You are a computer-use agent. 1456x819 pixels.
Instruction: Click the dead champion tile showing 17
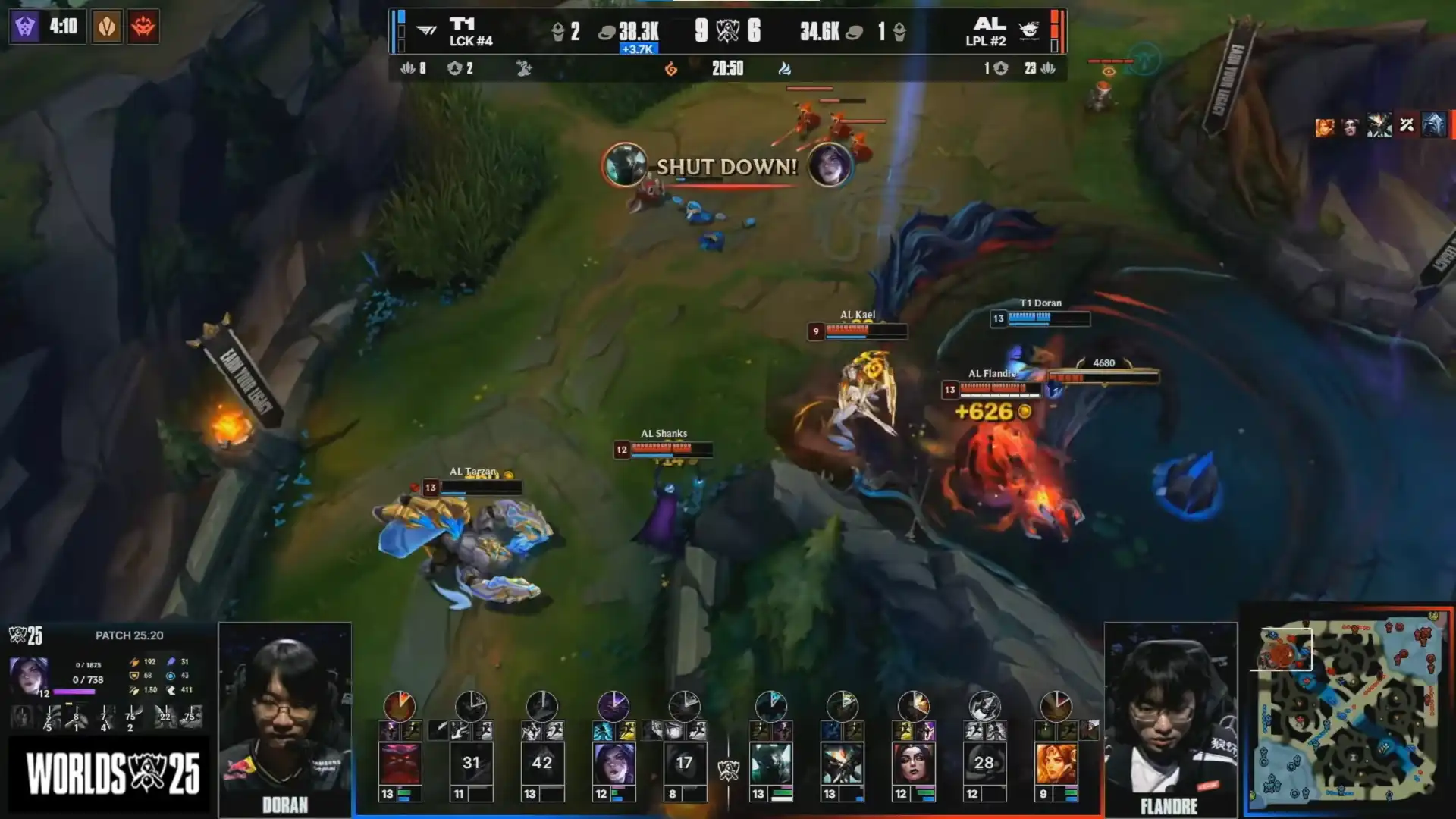pos(684,763)
